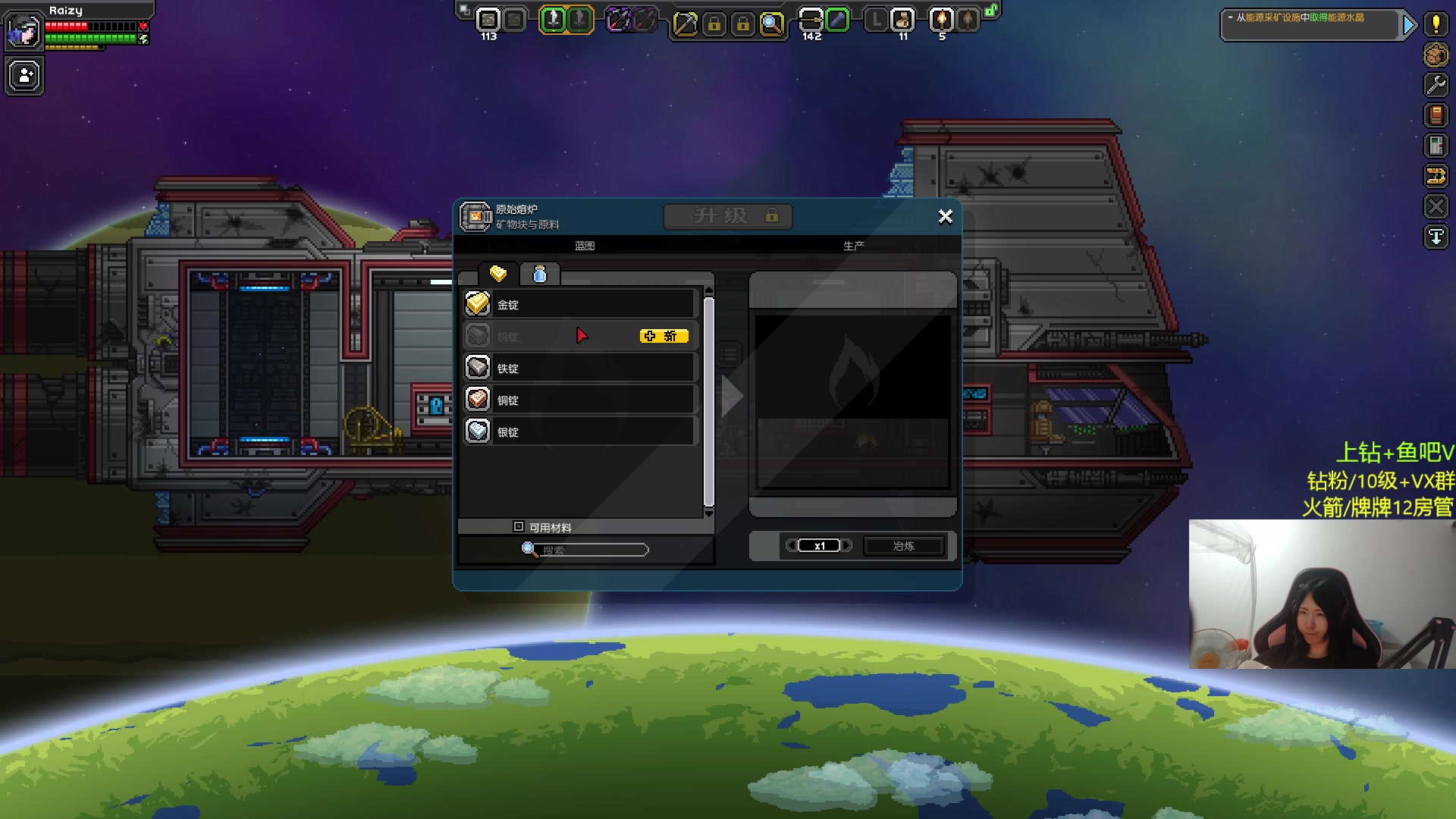Toggle the available materials checkbox (可用材料)
1456x819 pixels.
point(519,526)
